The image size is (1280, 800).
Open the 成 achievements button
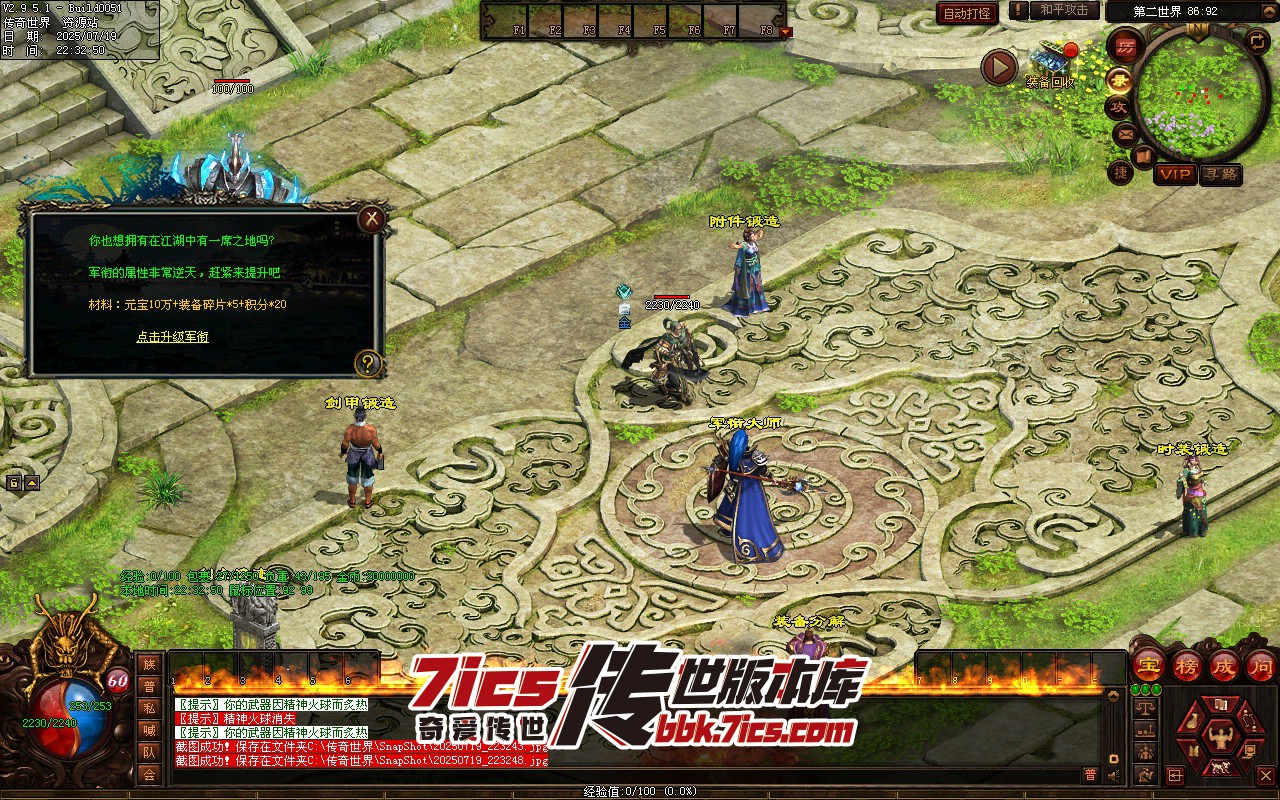pos(1224,664)
